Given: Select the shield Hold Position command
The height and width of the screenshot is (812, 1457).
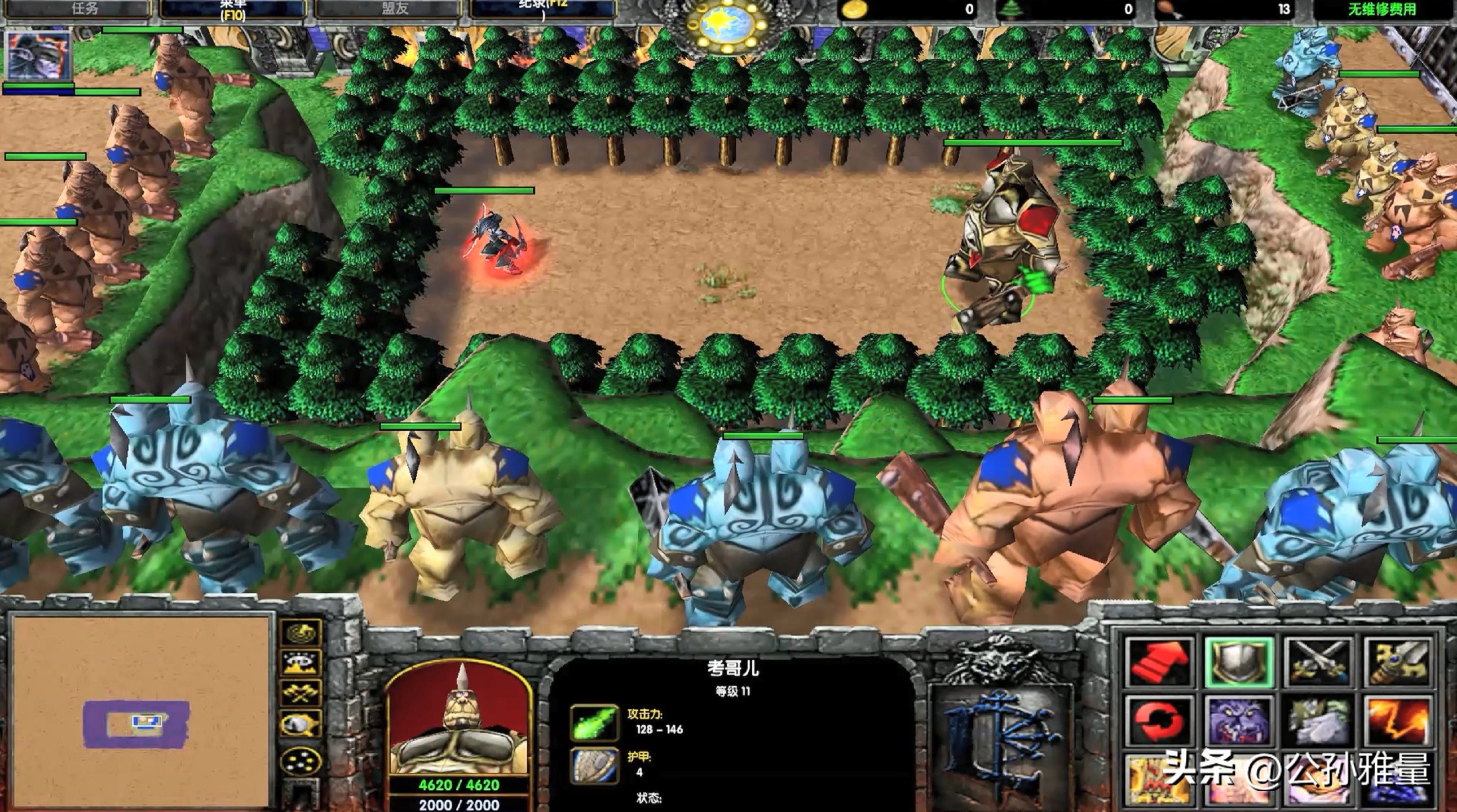Looking at the screenshot, I should pos(1239,660).
